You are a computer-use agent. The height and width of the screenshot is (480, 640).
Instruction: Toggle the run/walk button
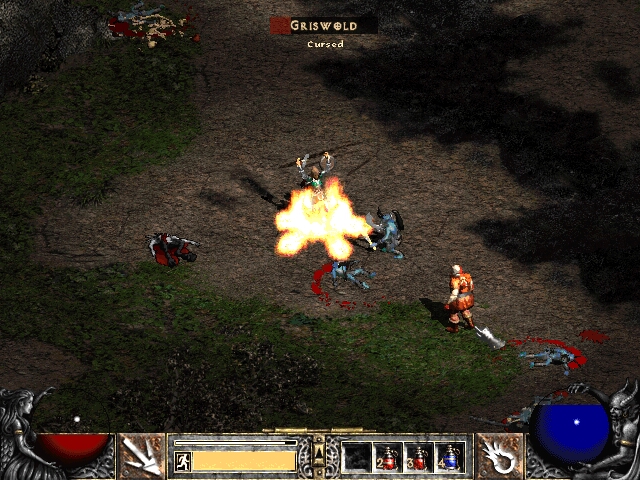pyautogui.click(x=183, y=461)
